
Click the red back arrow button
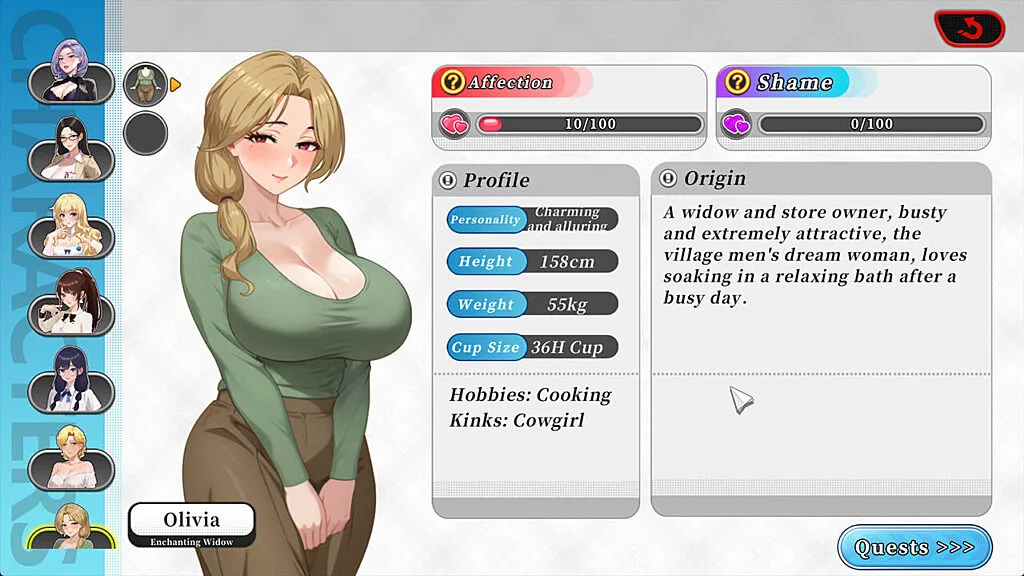pos(968,30)
